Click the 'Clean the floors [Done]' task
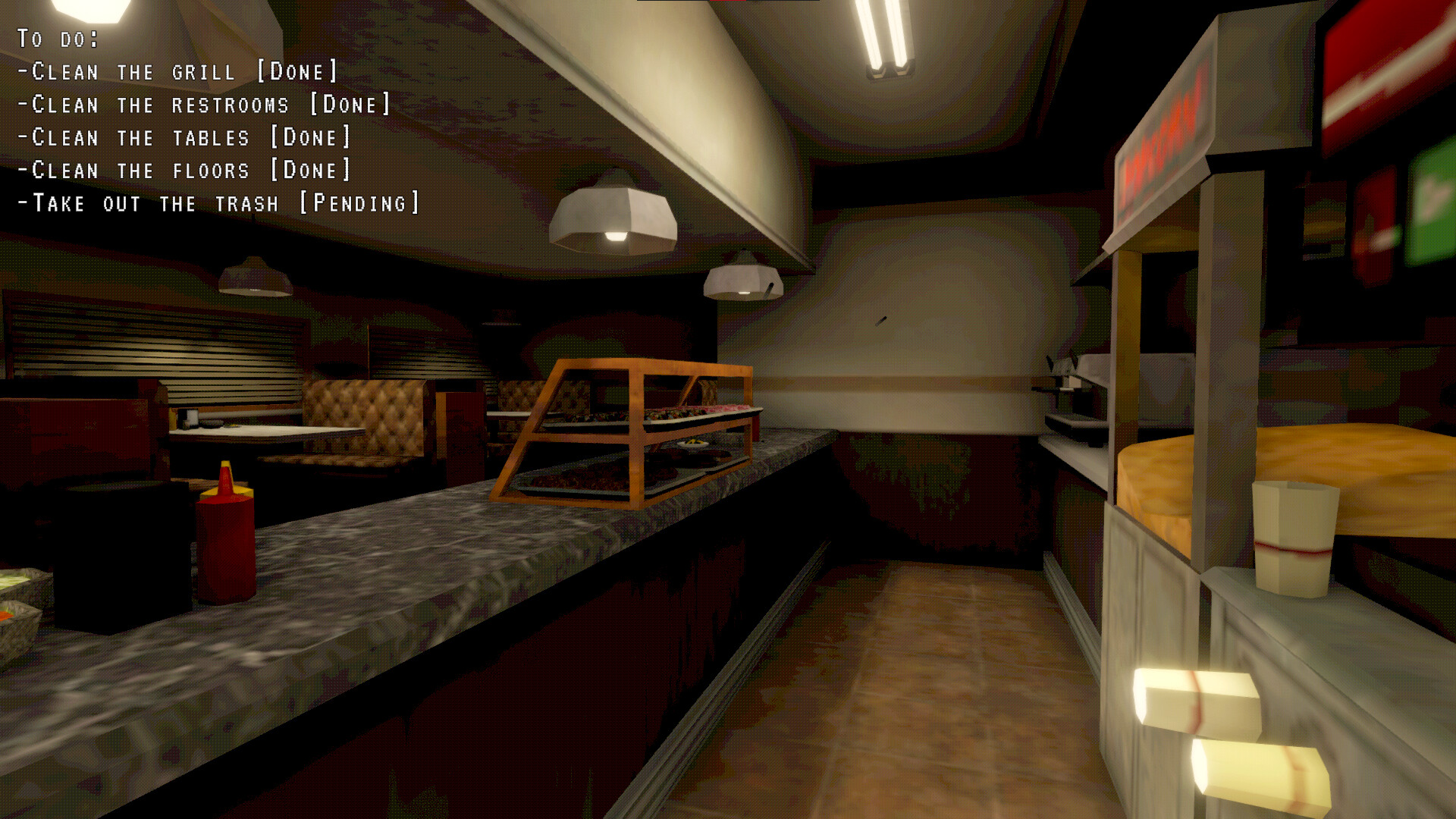Viewport: 1456px width, 819px height. tap(184, 170)
